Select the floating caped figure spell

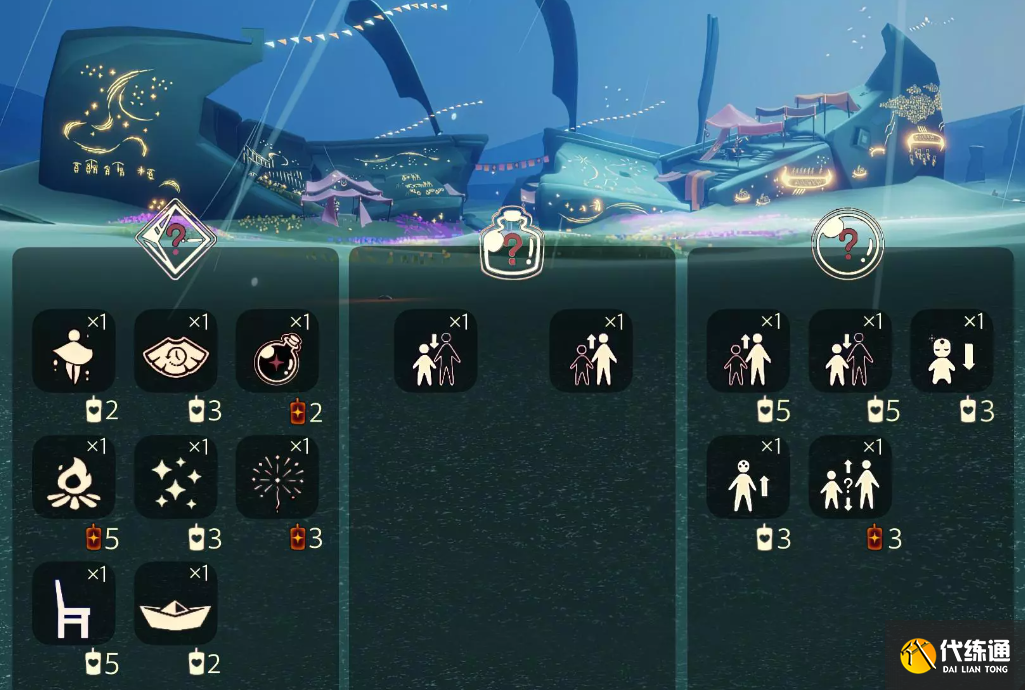(74, 351)
